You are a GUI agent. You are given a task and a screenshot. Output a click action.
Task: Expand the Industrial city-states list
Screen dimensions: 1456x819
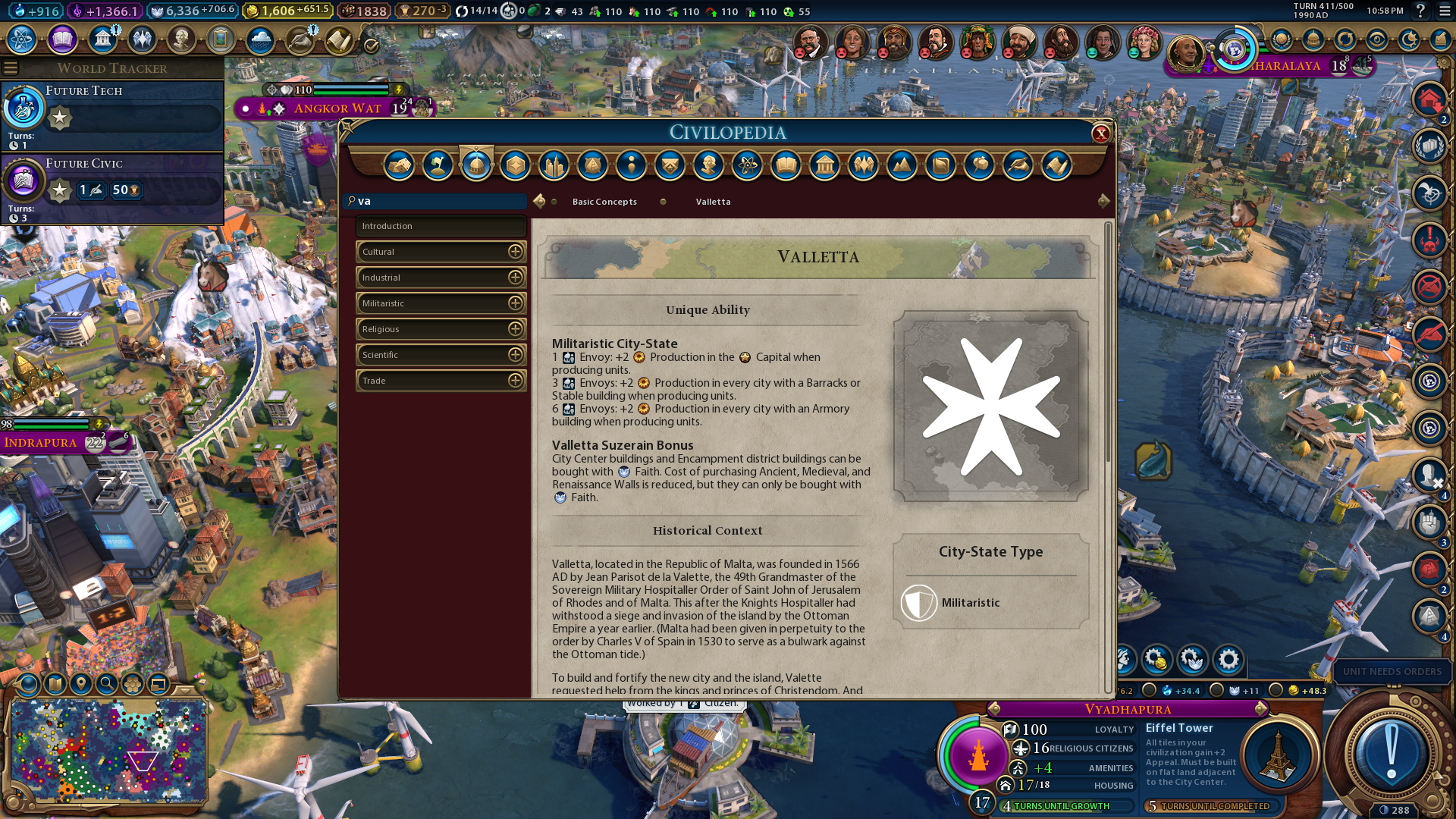pos(515,278)
